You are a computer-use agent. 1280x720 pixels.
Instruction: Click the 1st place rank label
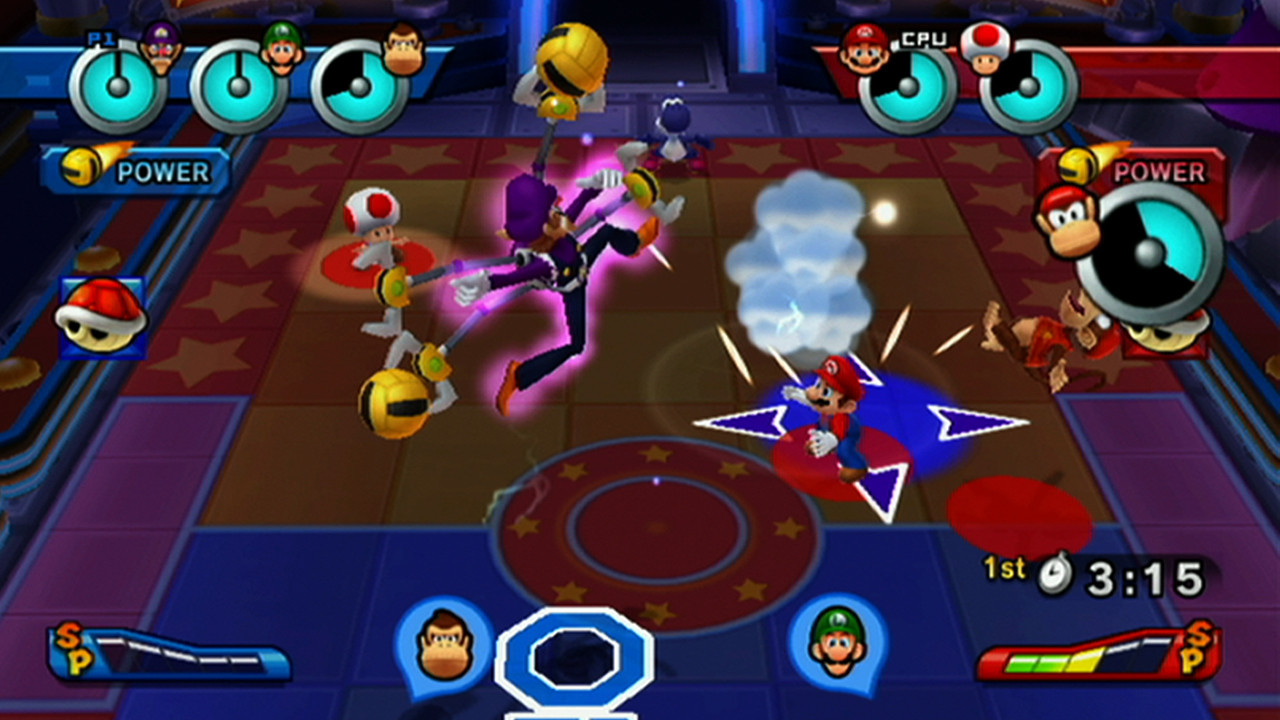(x=1004, y=570)
